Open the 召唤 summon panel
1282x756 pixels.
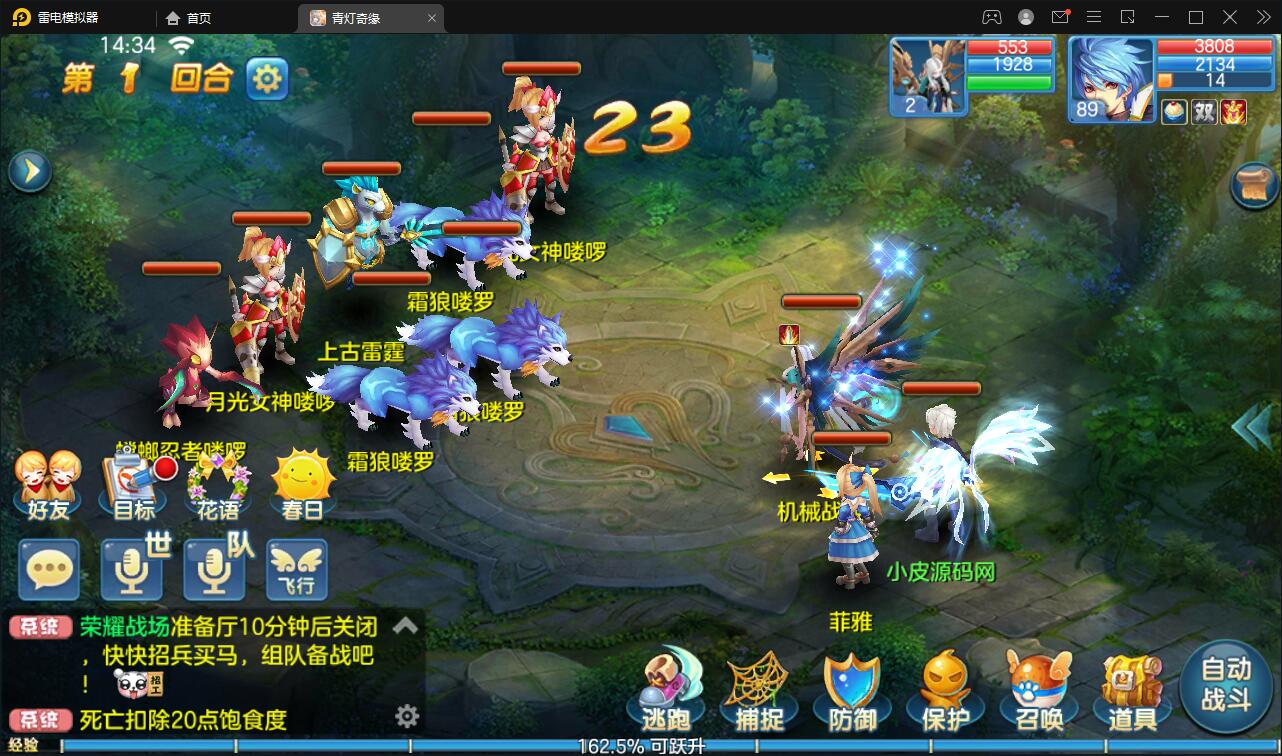[1037, 688]
